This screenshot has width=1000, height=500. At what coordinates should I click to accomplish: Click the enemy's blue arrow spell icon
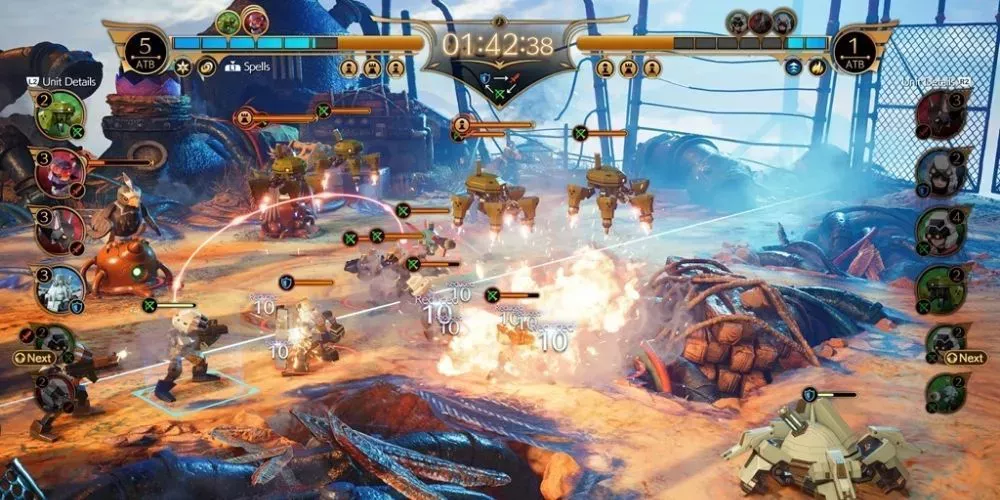[792, 67]
